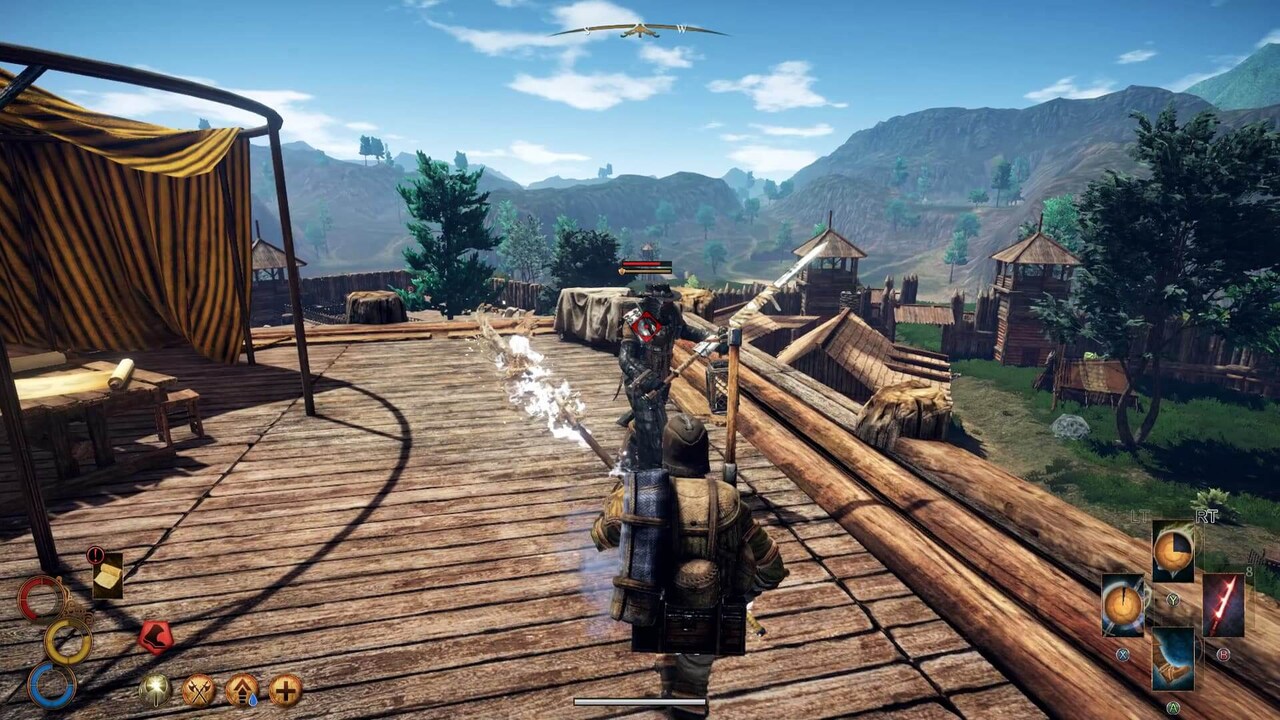Select the glowing lamp skill icon
This screenshot has height=720, width=1280.
click(x=154, y=690)
